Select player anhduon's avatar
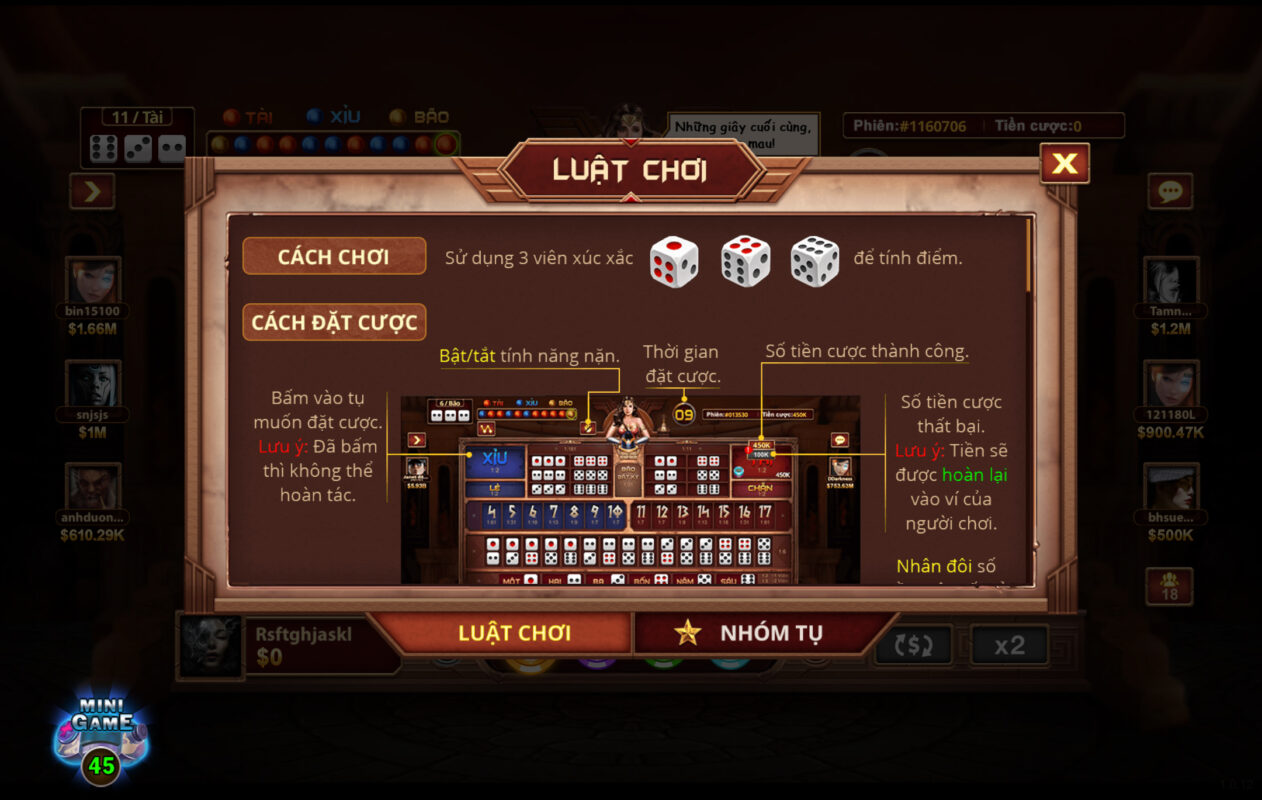Image resolution: width=1262 pixels, height=800 pixels. coord(92,486)
